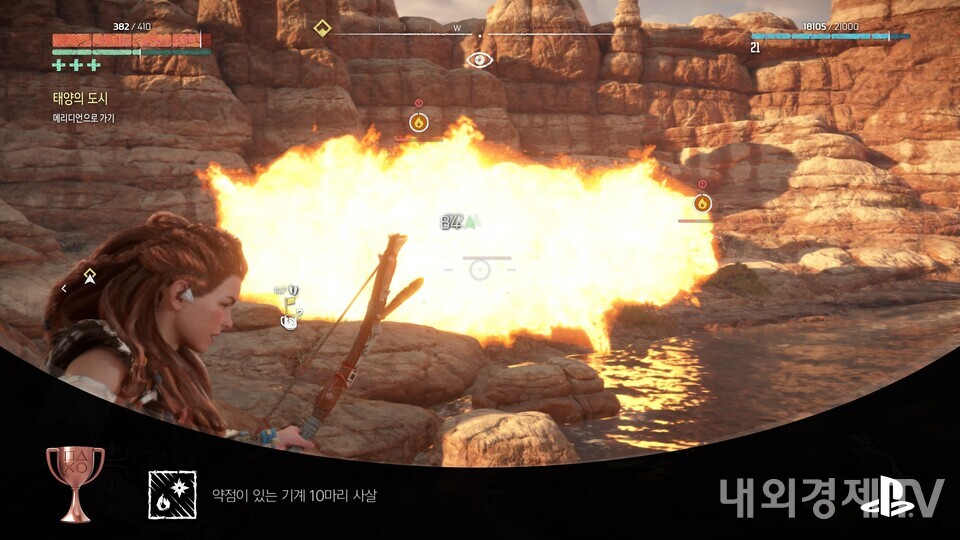Open the 태양의 도시 quest tracker
The width and height of the screenshot is (960, 540).
tap(80, 99)
